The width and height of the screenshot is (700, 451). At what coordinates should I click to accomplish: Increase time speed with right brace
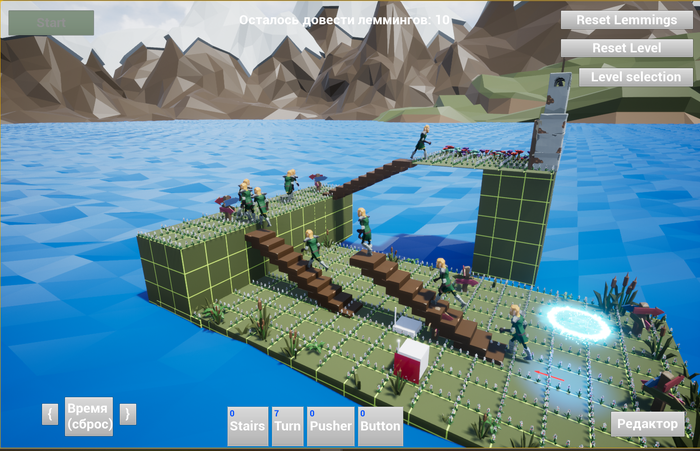[127, 414]
